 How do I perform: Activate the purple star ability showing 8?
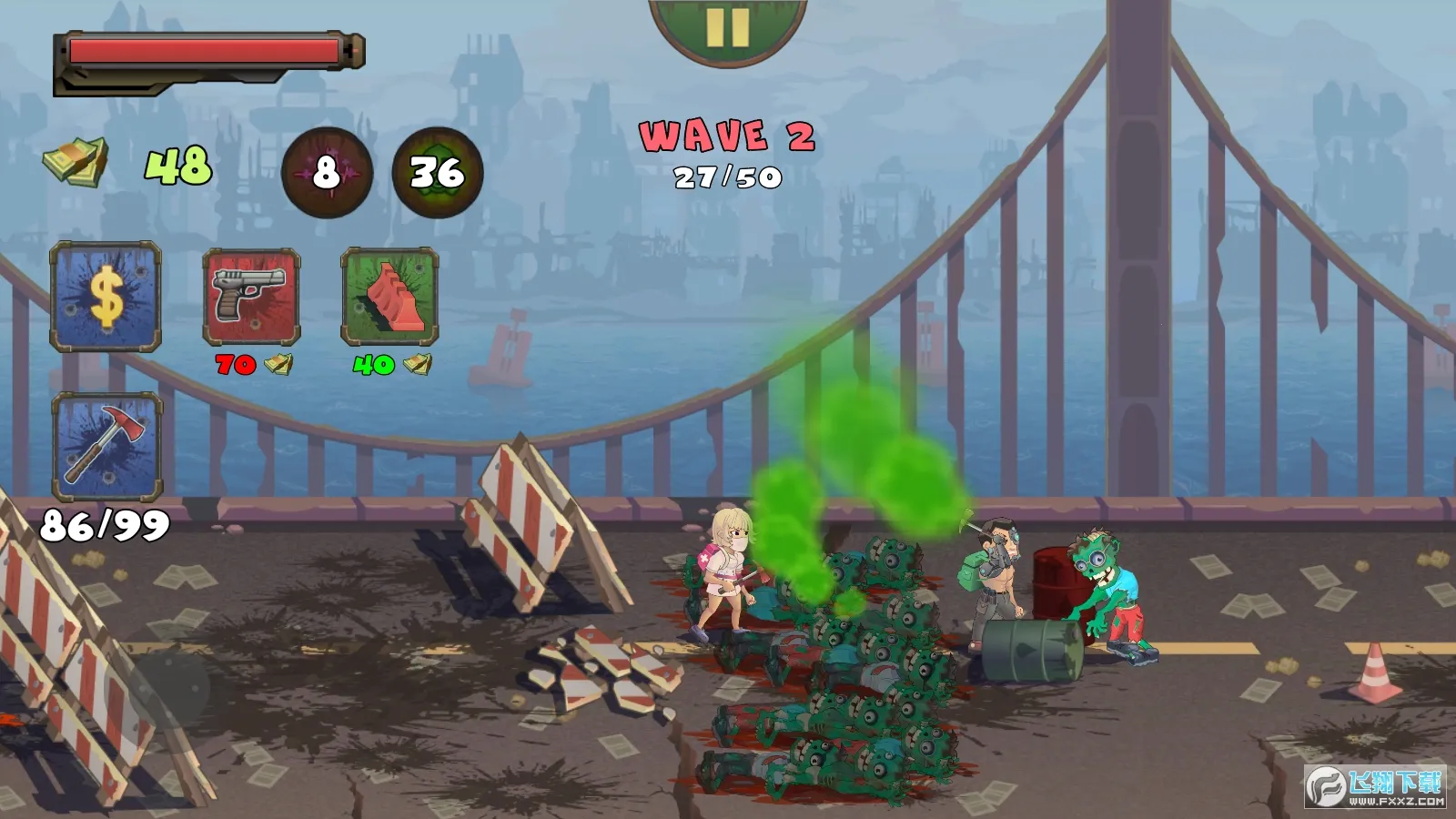coord(327,172)
